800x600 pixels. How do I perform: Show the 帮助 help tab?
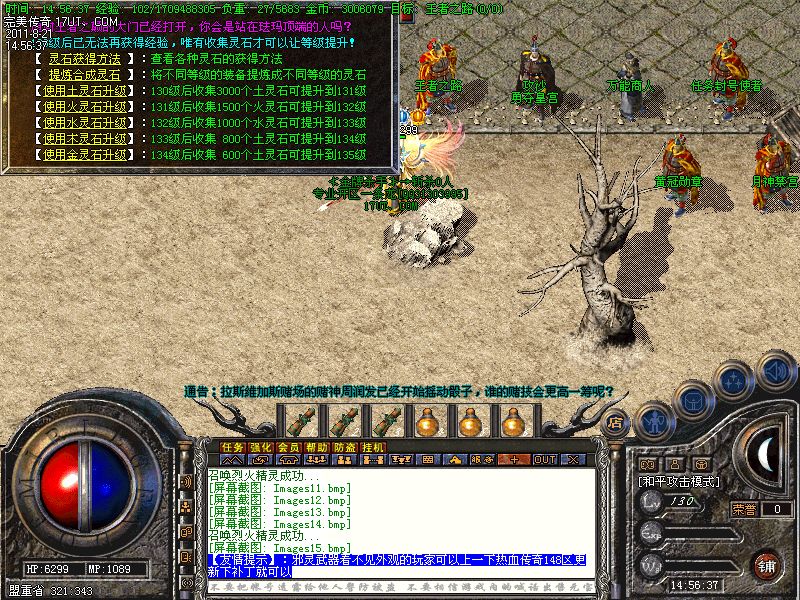[x=317, y=447]
